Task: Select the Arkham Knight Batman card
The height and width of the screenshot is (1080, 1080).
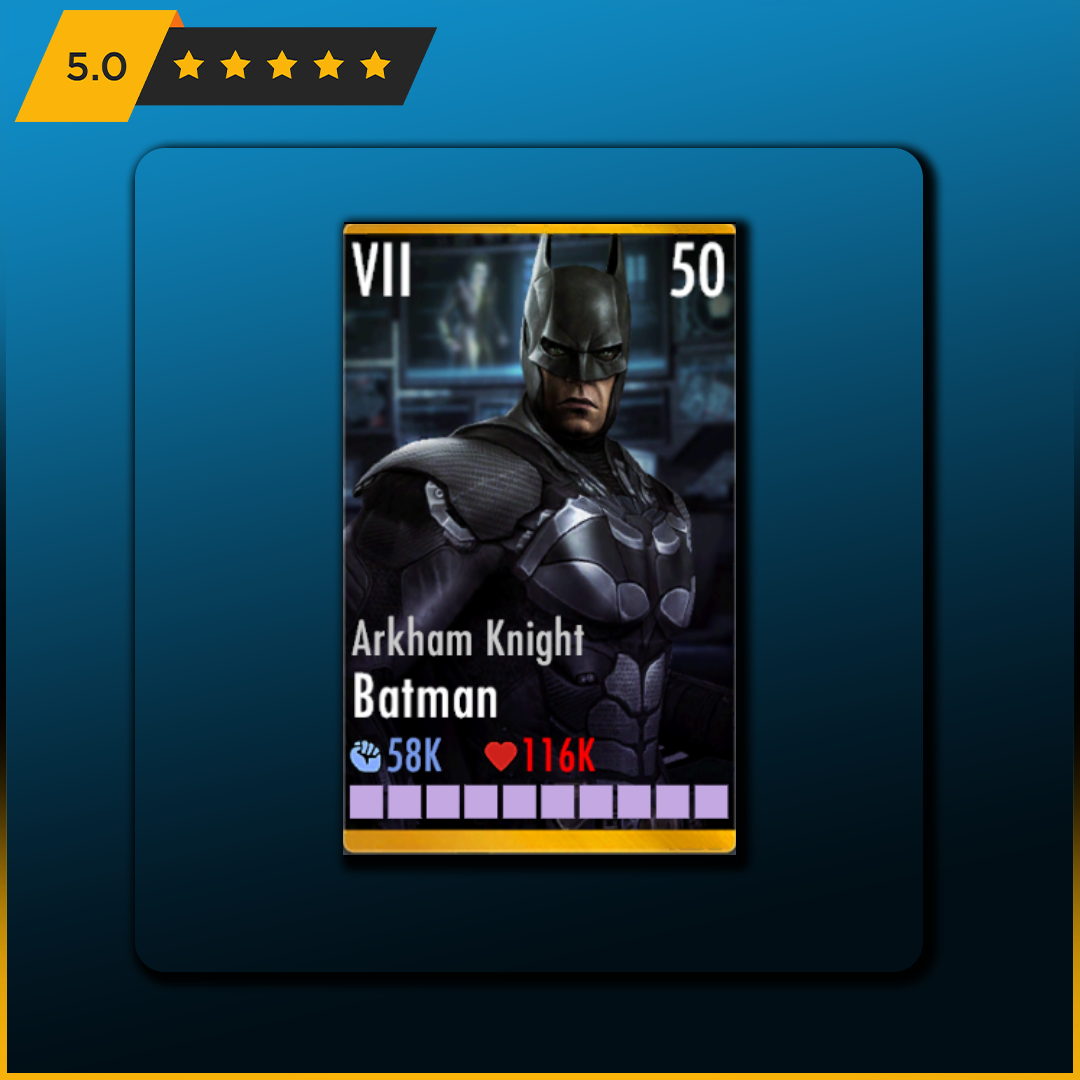Action: 539,538
